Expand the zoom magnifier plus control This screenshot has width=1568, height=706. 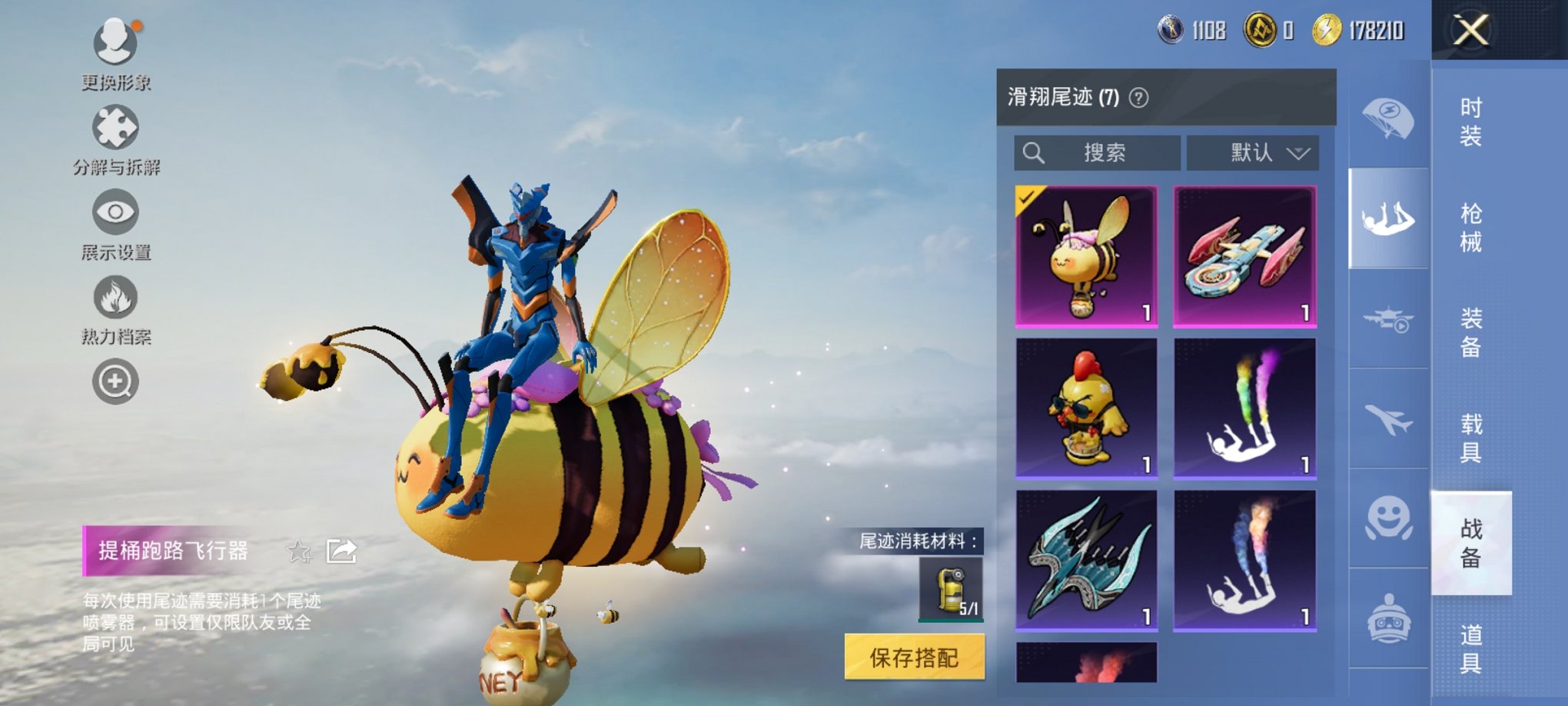(114, 380)
